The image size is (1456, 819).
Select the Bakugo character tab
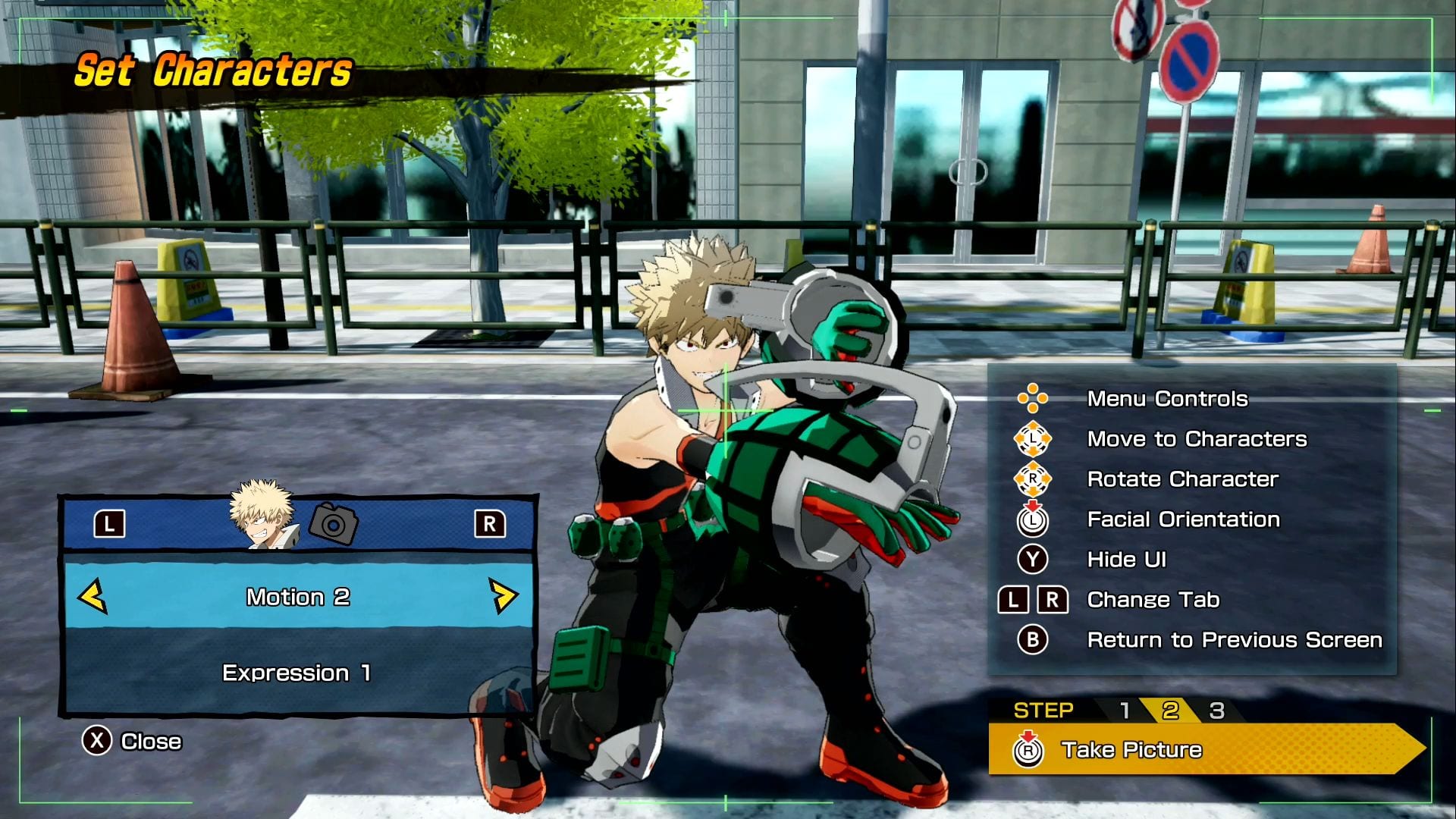[262, 516]
